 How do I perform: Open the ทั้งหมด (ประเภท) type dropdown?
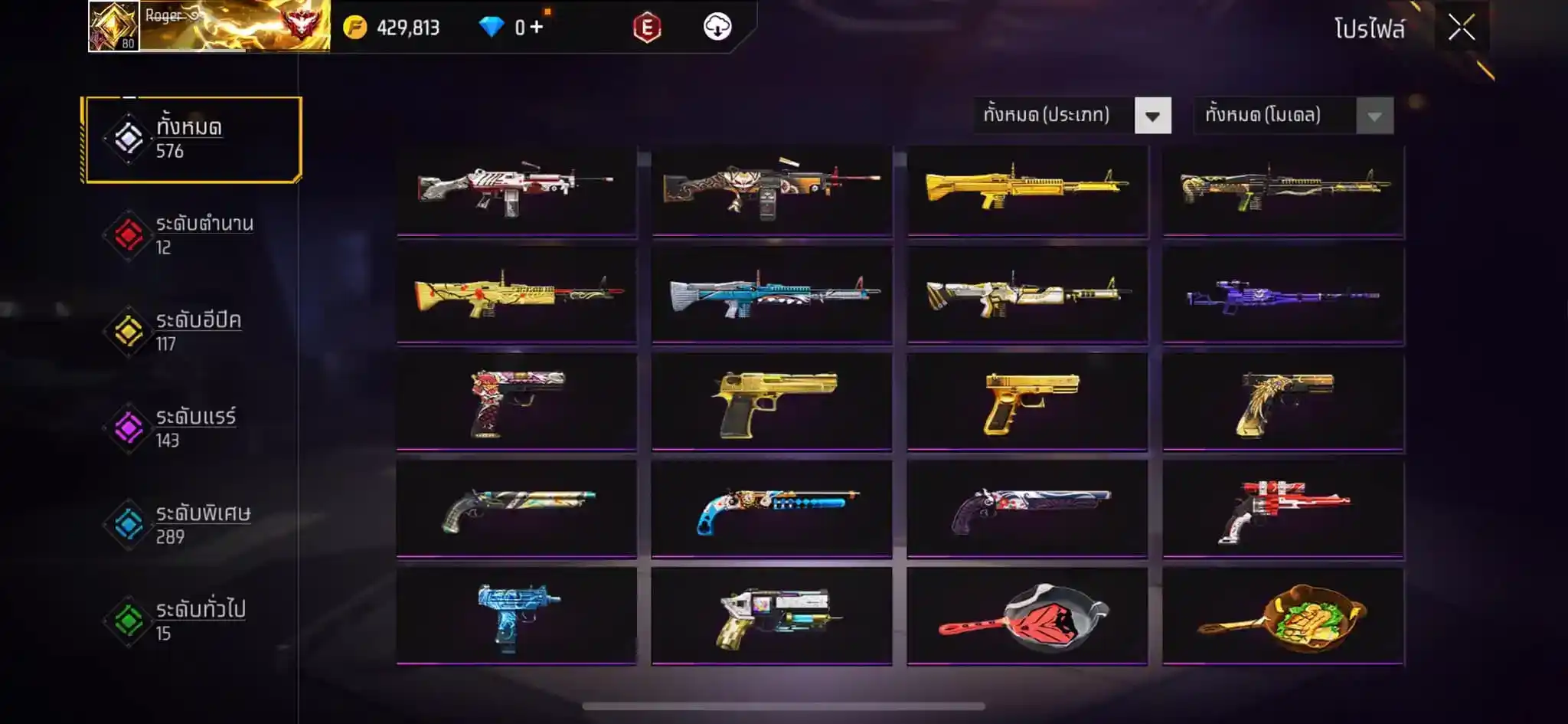[x=1152, y=116]
